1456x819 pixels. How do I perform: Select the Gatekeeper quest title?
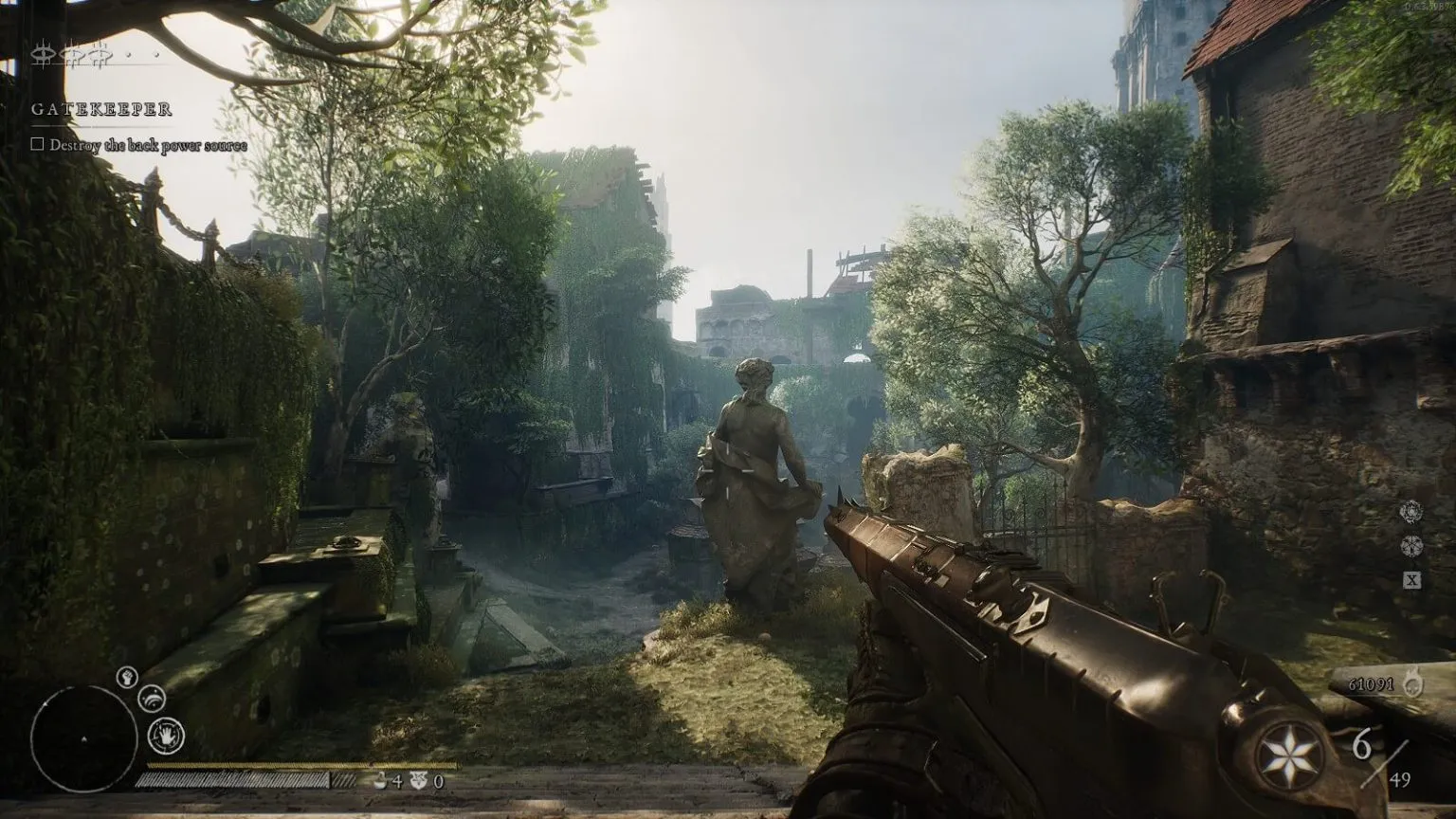101,109
